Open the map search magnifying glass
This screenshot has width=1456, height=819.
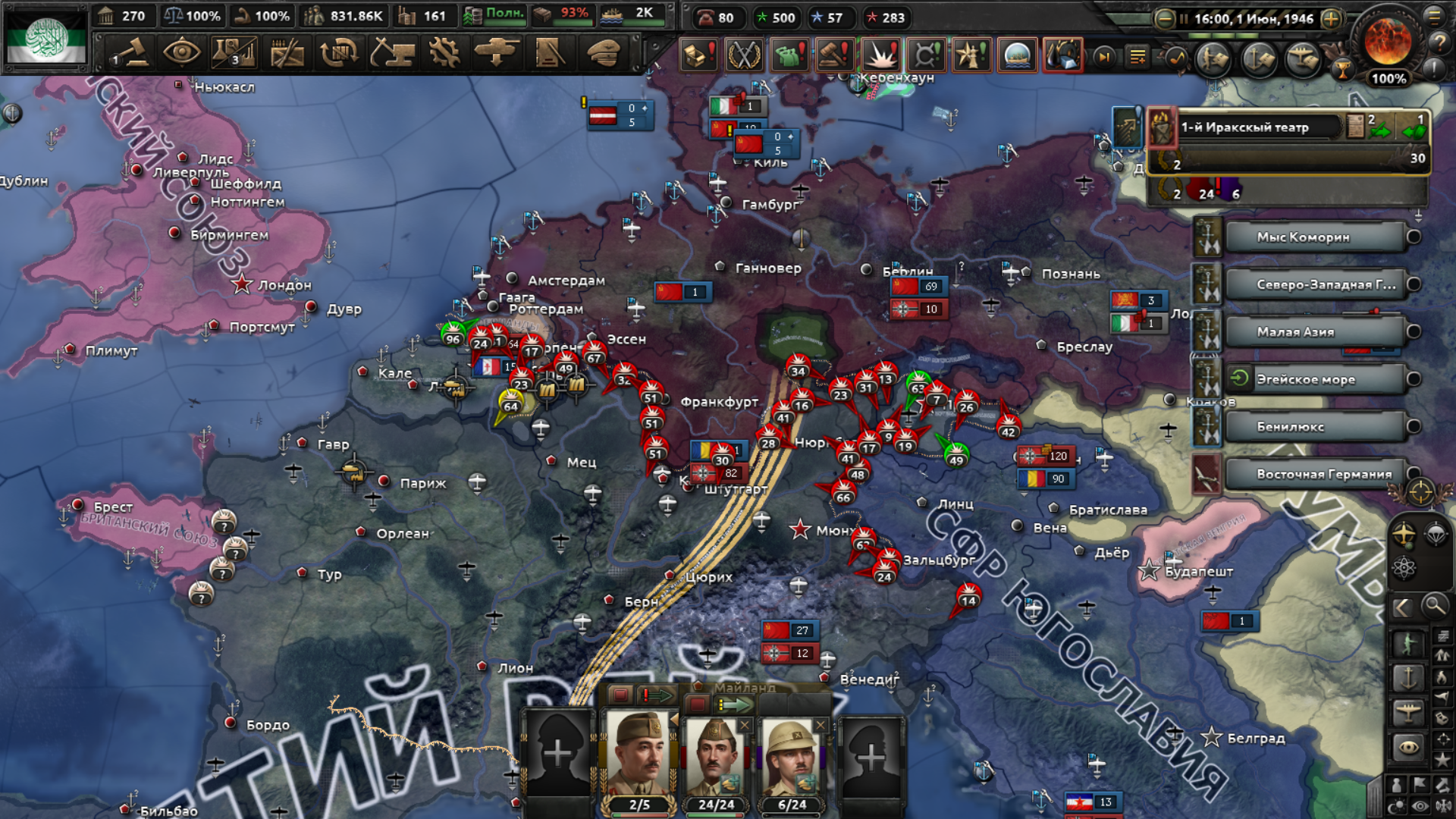tap(1434, 606)
